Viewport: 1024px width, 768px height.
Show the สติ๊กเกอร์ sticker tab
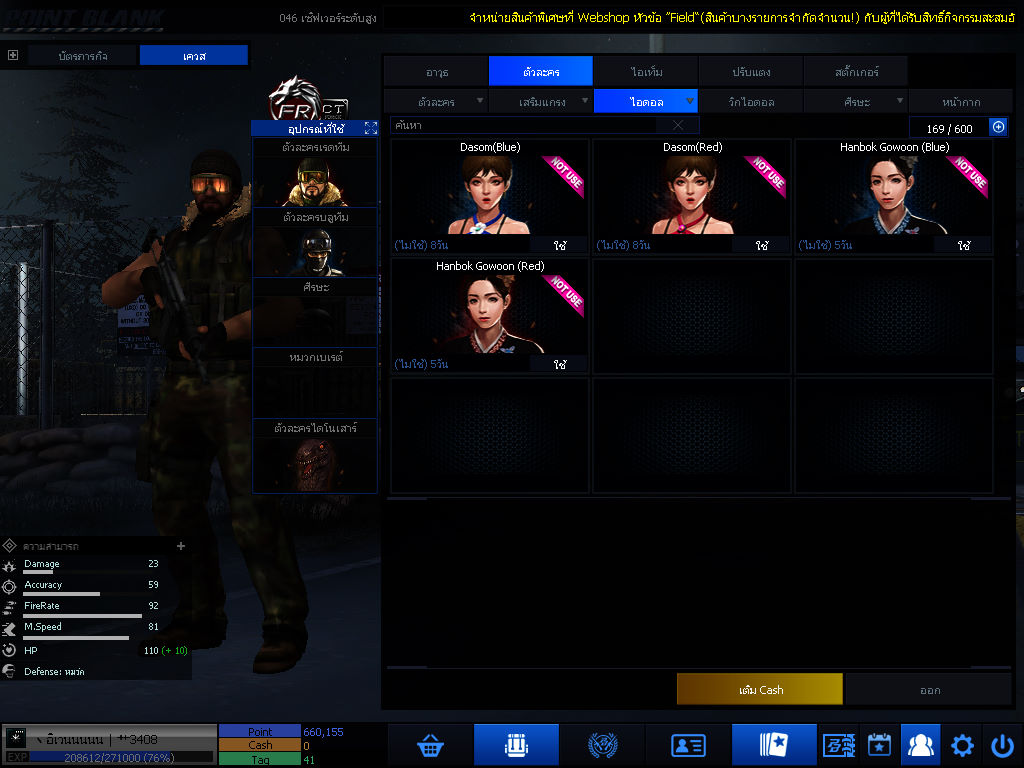click(856, 72)
